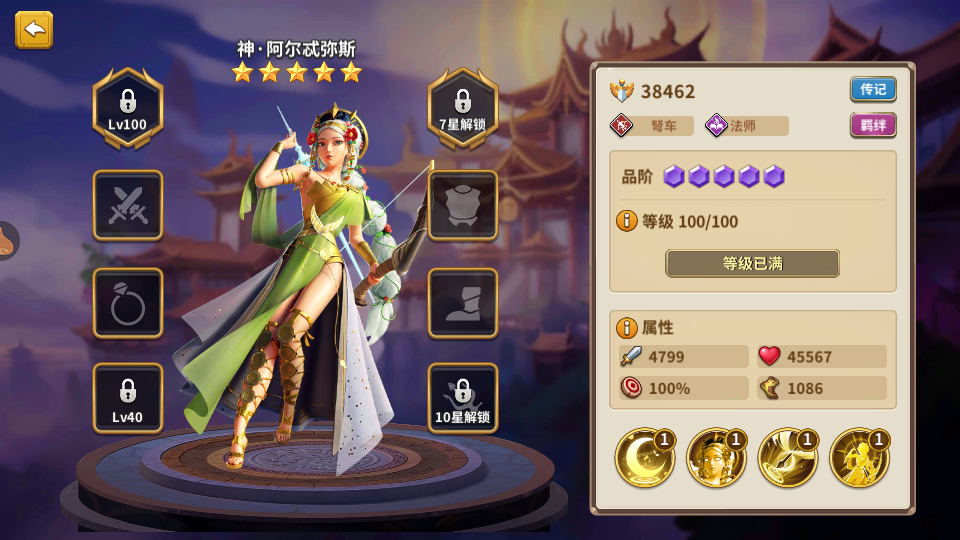Select the chest armor equipment slot

pos(463,205)
